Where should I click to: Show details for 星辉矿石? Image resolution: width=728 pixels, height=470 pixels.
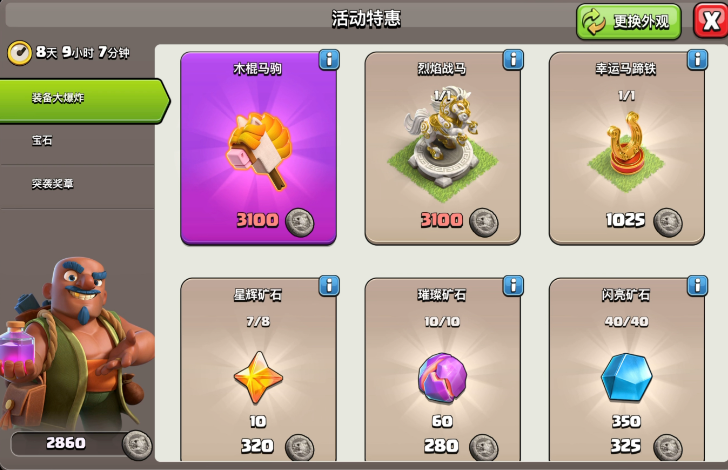tap(329, 286)
